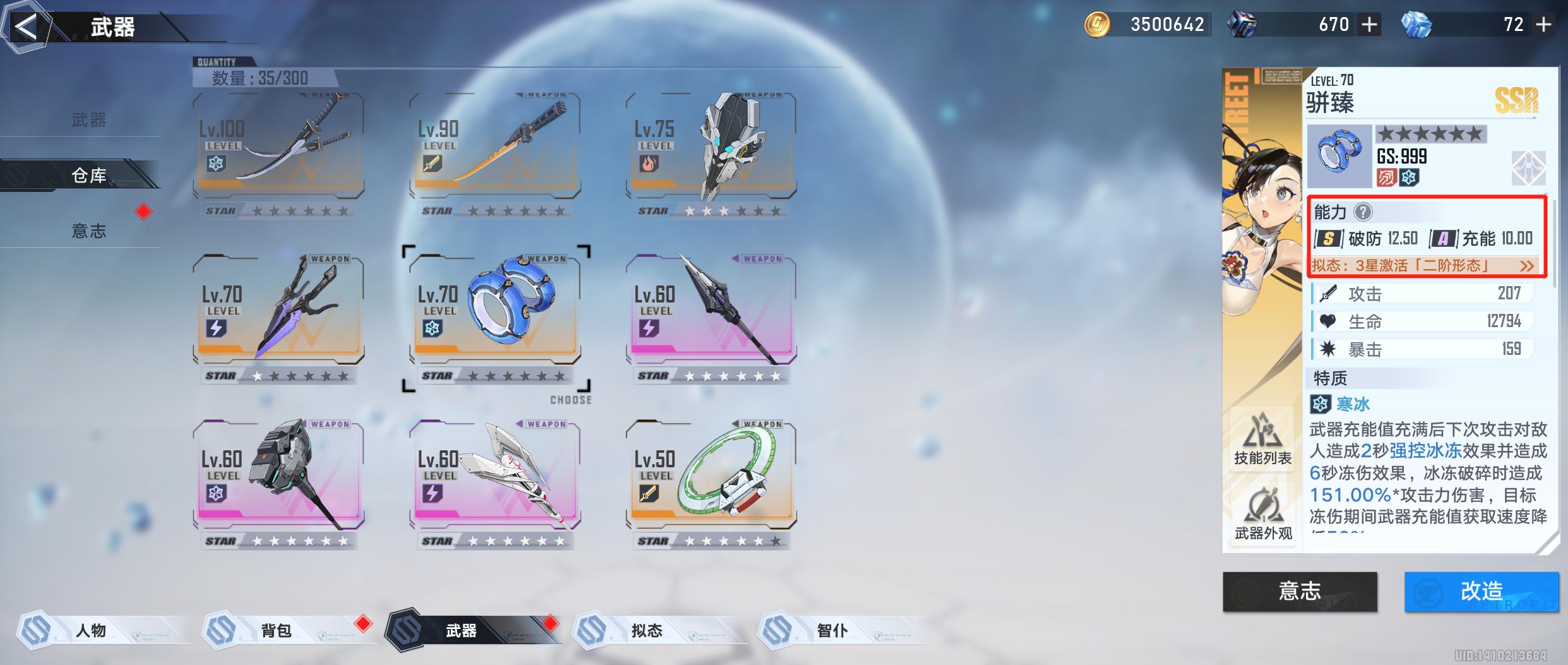The image size is (1568, 665).
Task: Switch to the 拟态 simulacrum menu
Action: coord(647,630)
